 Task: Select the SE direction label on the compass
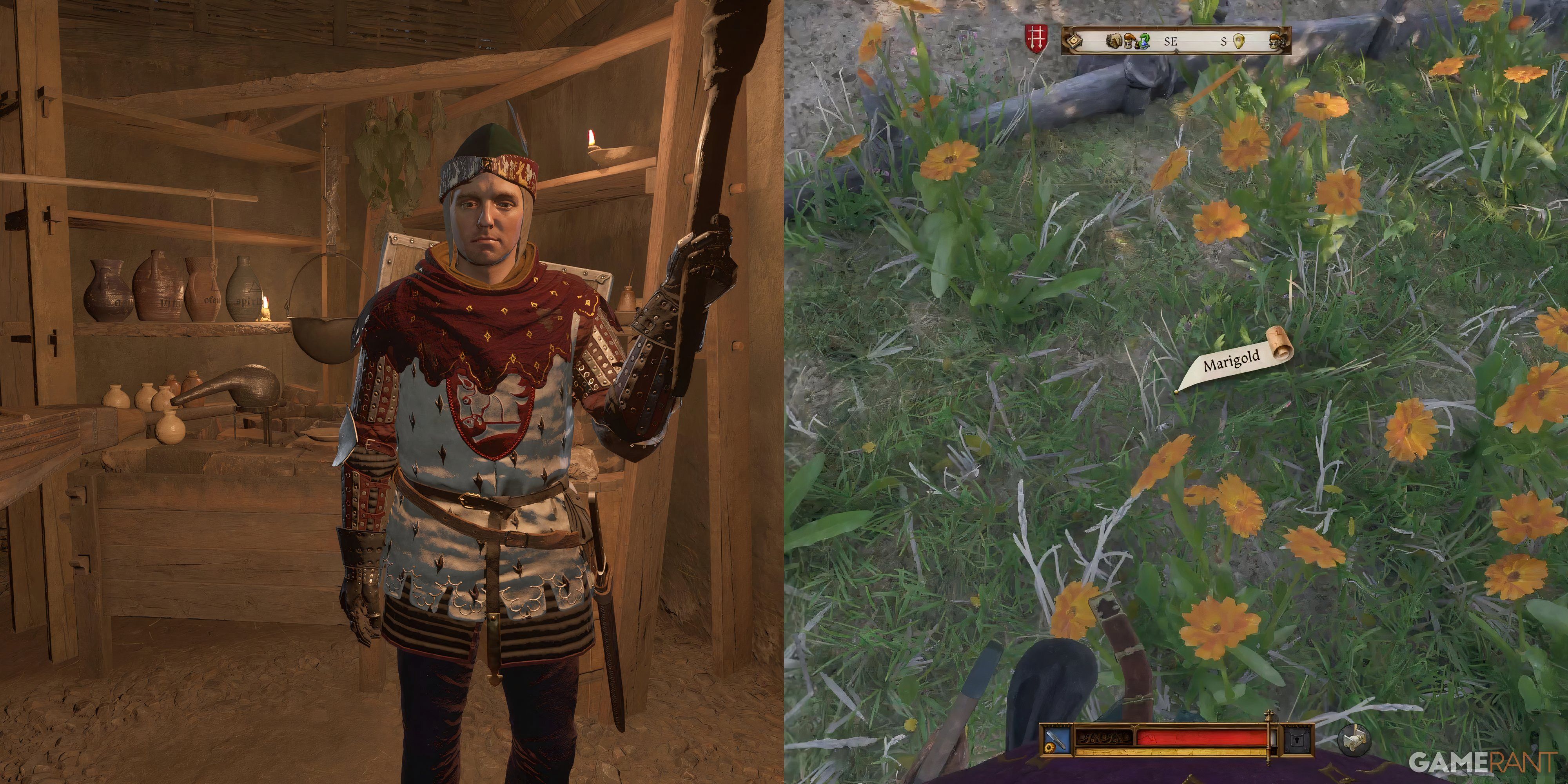click(1171, 42)
